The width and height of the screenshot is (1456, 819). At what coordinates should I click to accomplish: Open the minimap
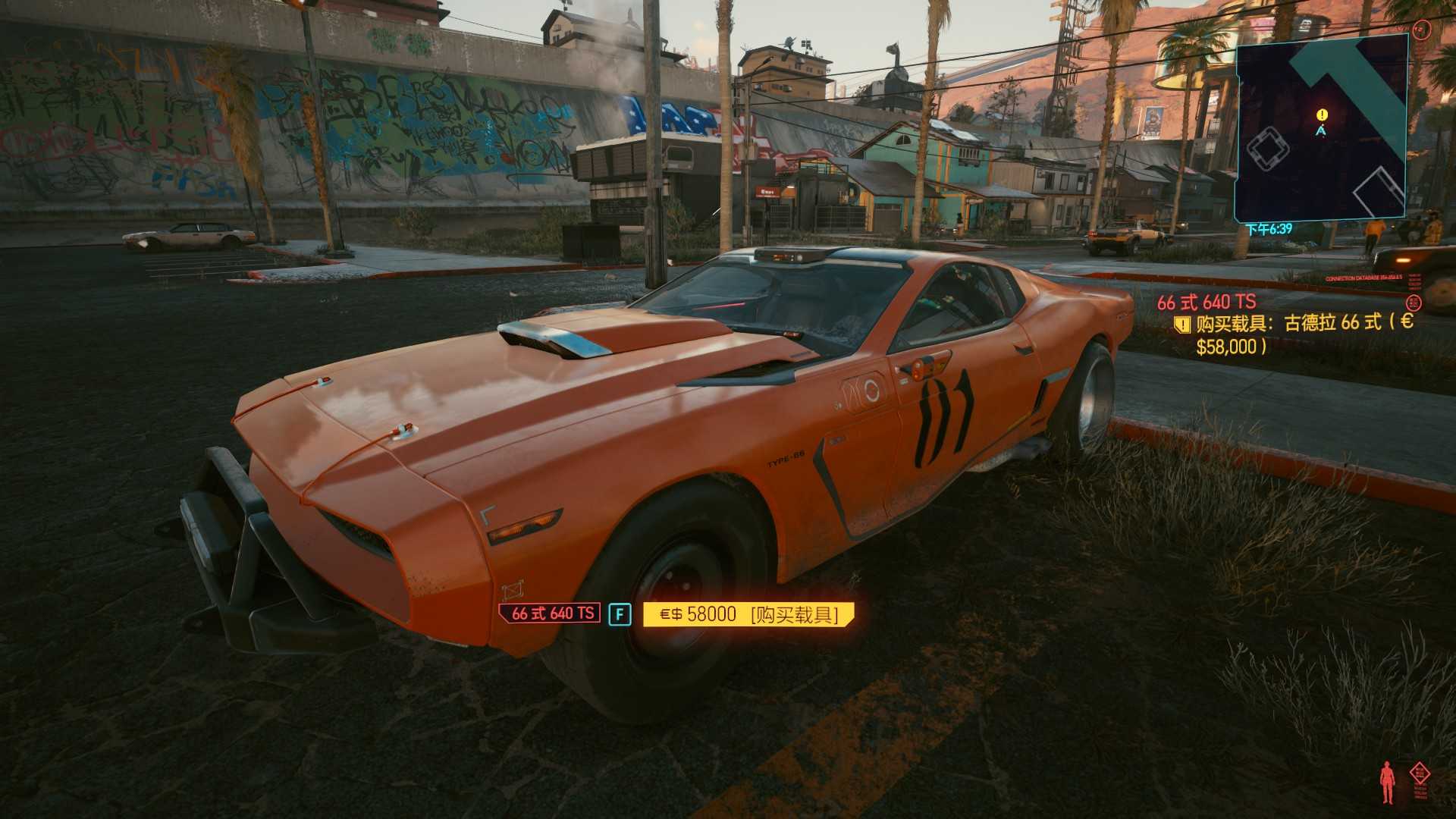[x=1321, y=129]
